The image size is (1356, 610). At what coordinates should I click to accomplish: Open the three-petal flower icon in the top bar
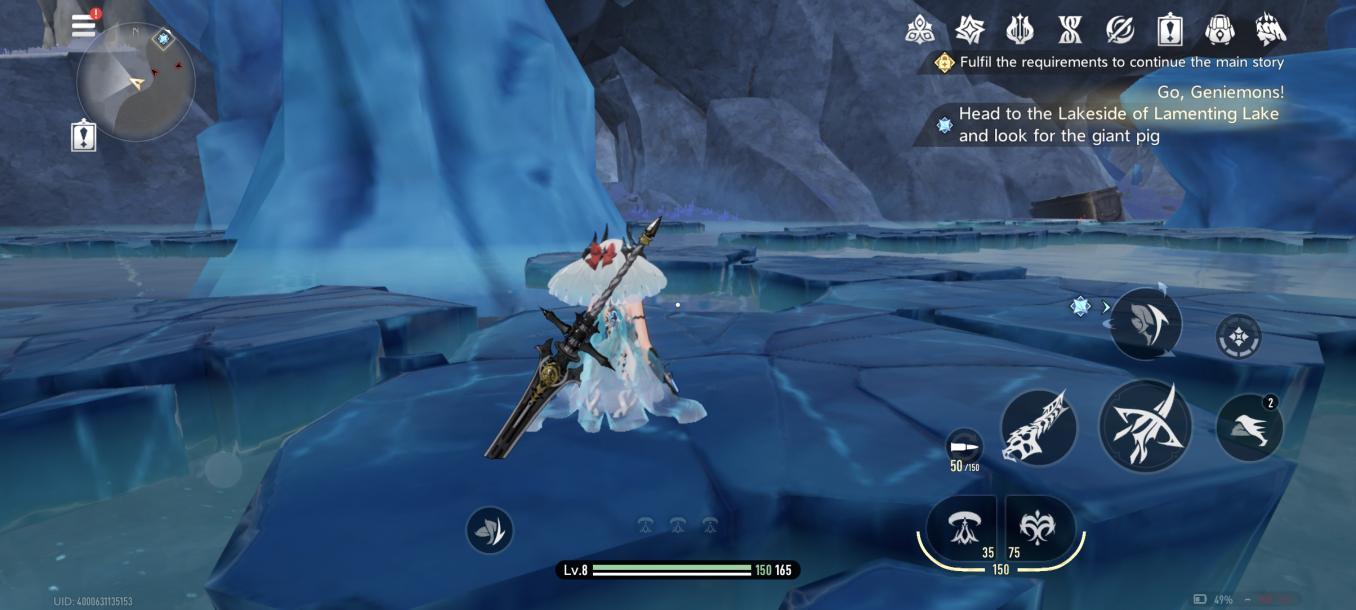919,30
